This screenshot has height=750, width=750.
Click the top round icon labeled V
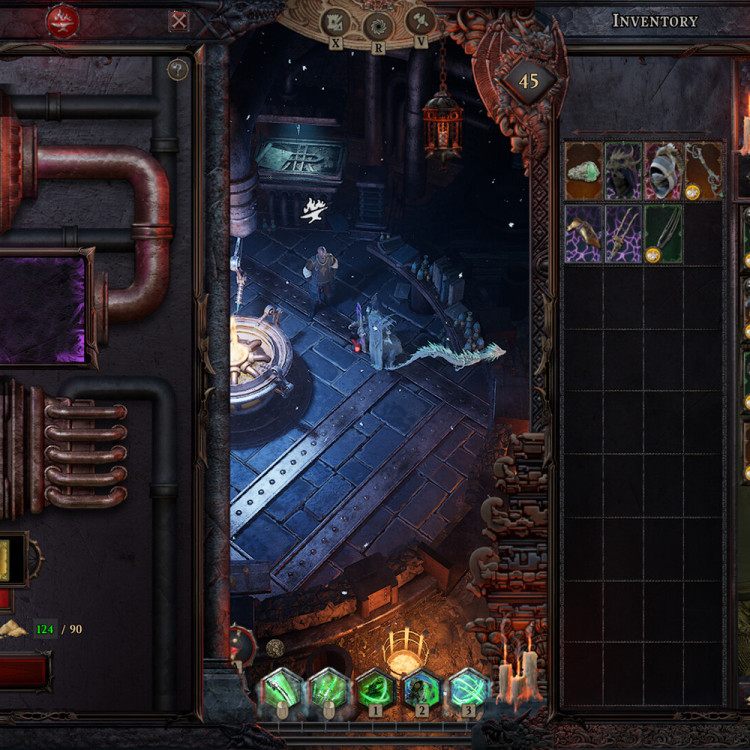pos(420,20)
